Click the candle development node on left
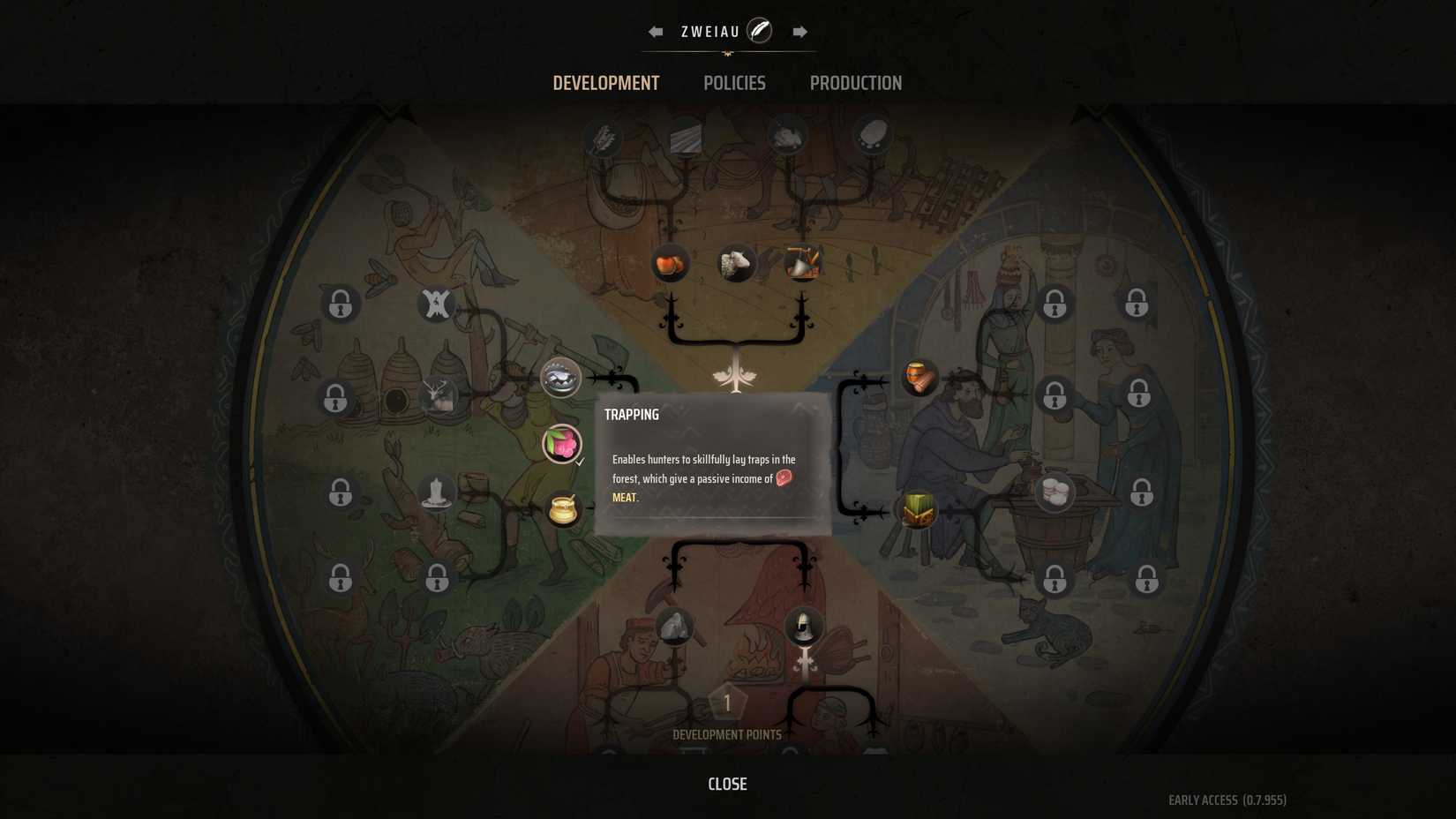The width and height of the screenshot is (1456, 819). click(x=434, y=493)
